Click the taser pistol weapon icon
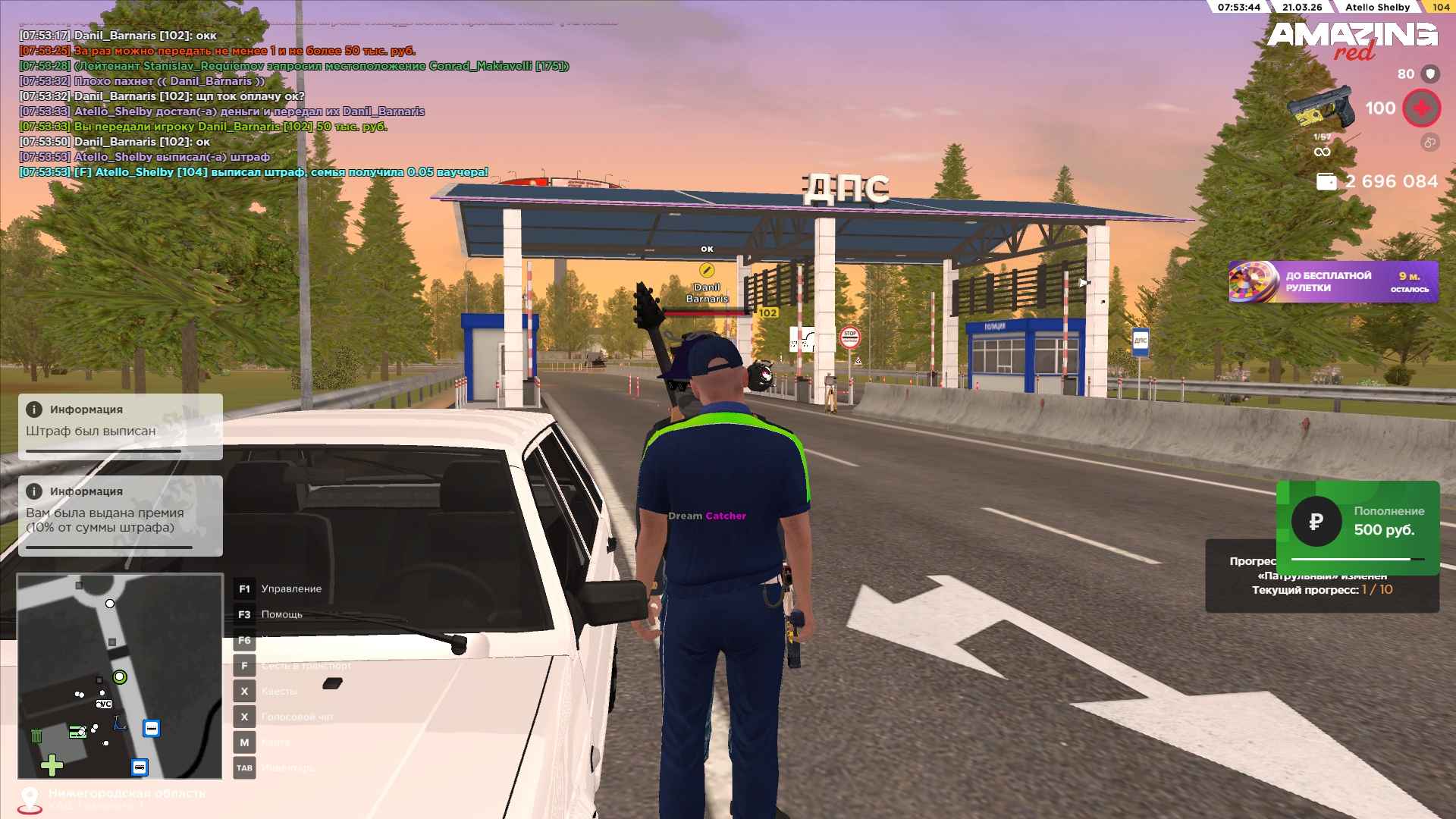Image resolution: width=1456 pixels, height=819 pixels. click(1321, 108)
